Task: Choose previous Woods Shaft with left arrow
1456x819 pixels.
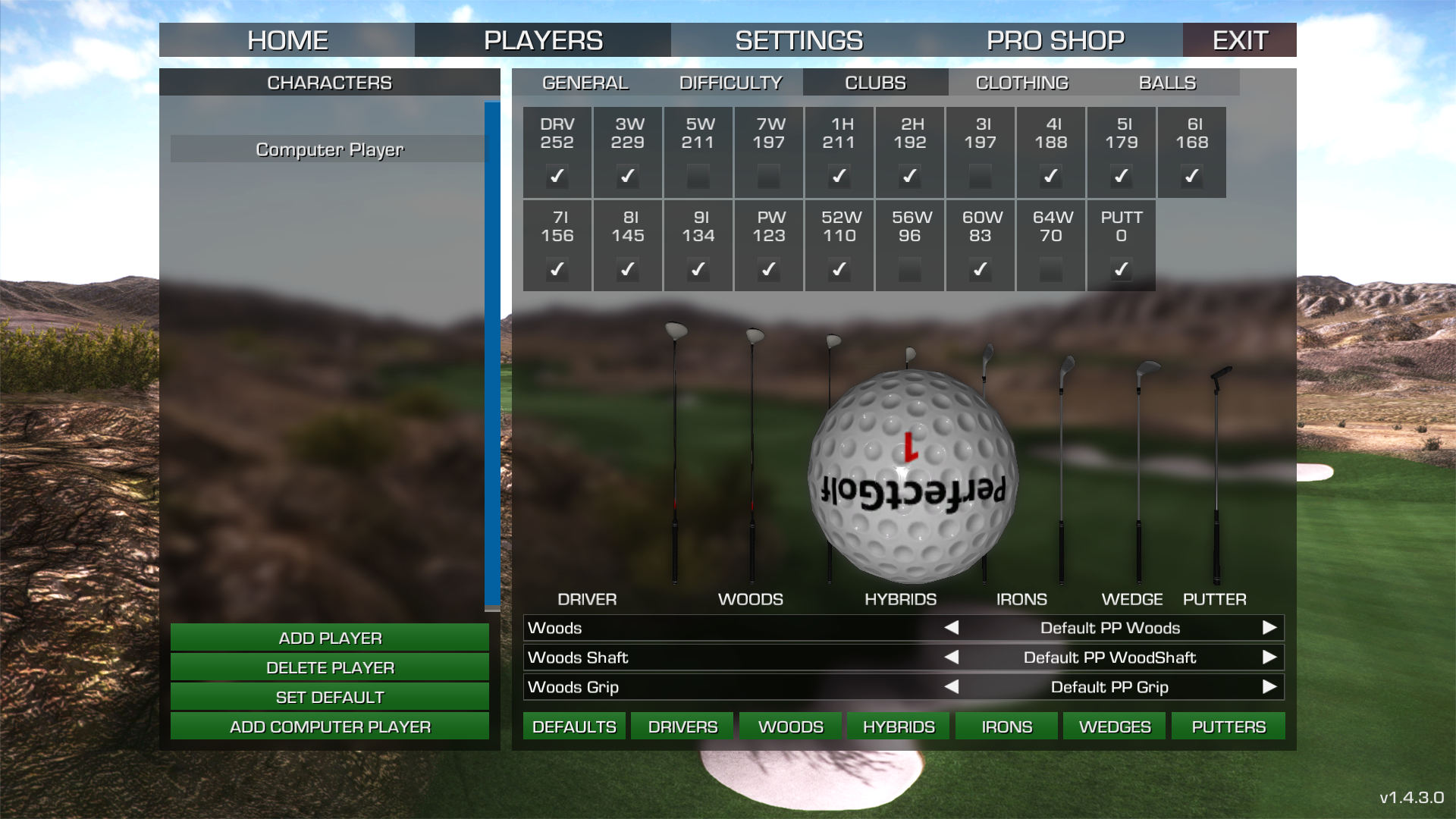Action: 952,657
